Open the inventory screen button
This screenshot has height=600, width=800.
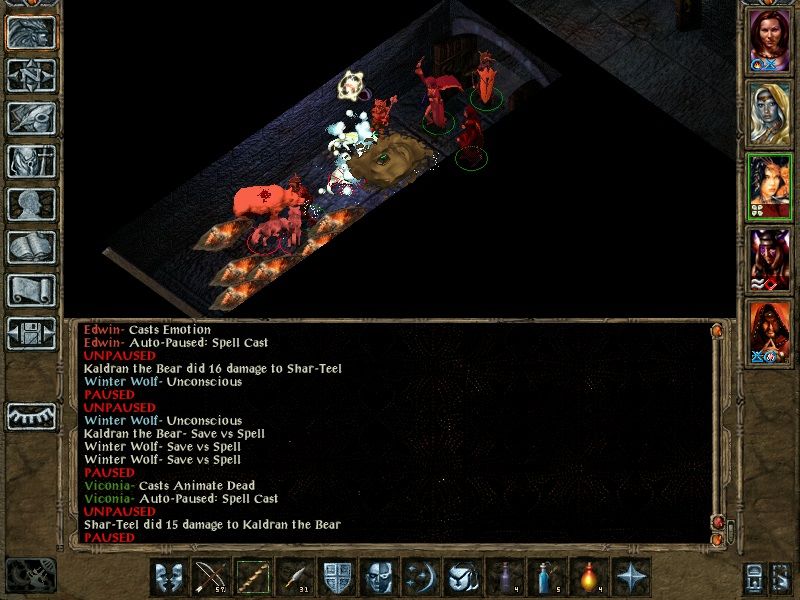(30, 162)
